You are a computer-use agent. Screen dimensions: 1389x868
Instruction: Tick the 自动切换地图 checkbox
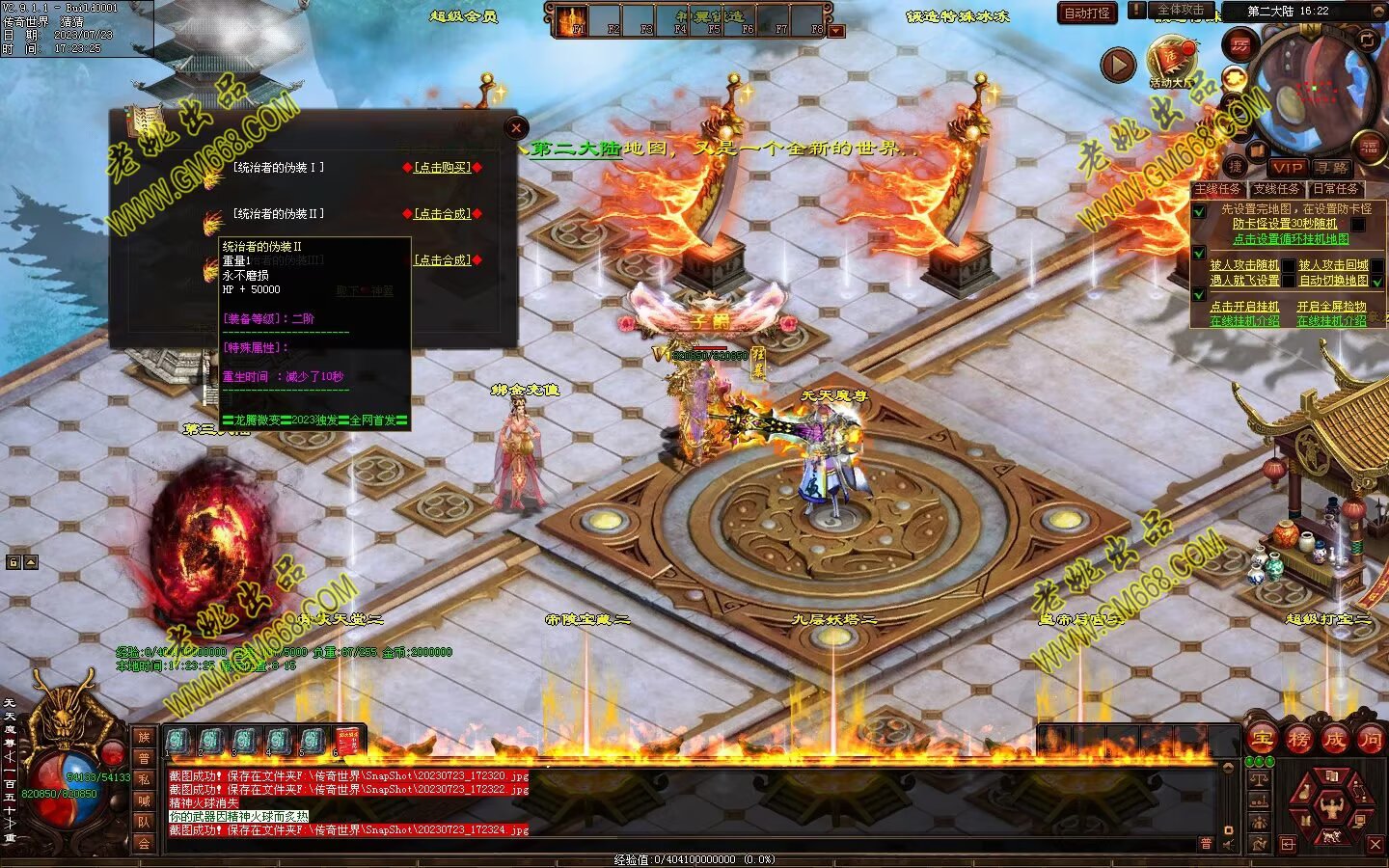1377,282
